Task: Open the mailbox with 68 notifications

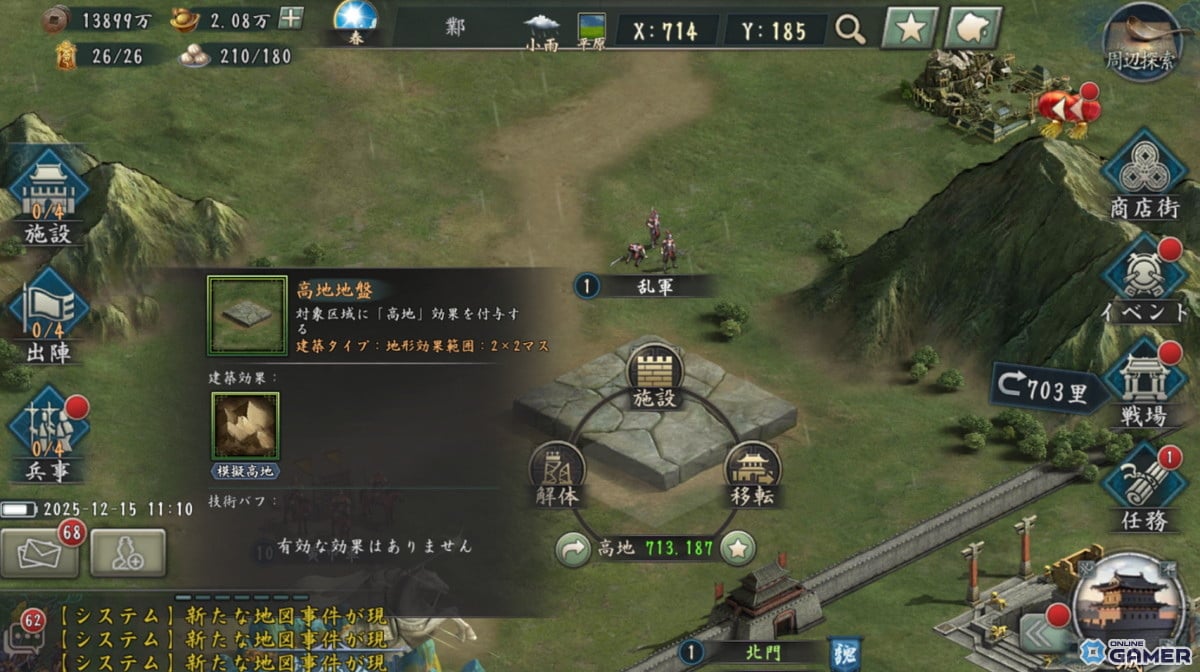Action: pyautogui.click(x=40, y=553)
